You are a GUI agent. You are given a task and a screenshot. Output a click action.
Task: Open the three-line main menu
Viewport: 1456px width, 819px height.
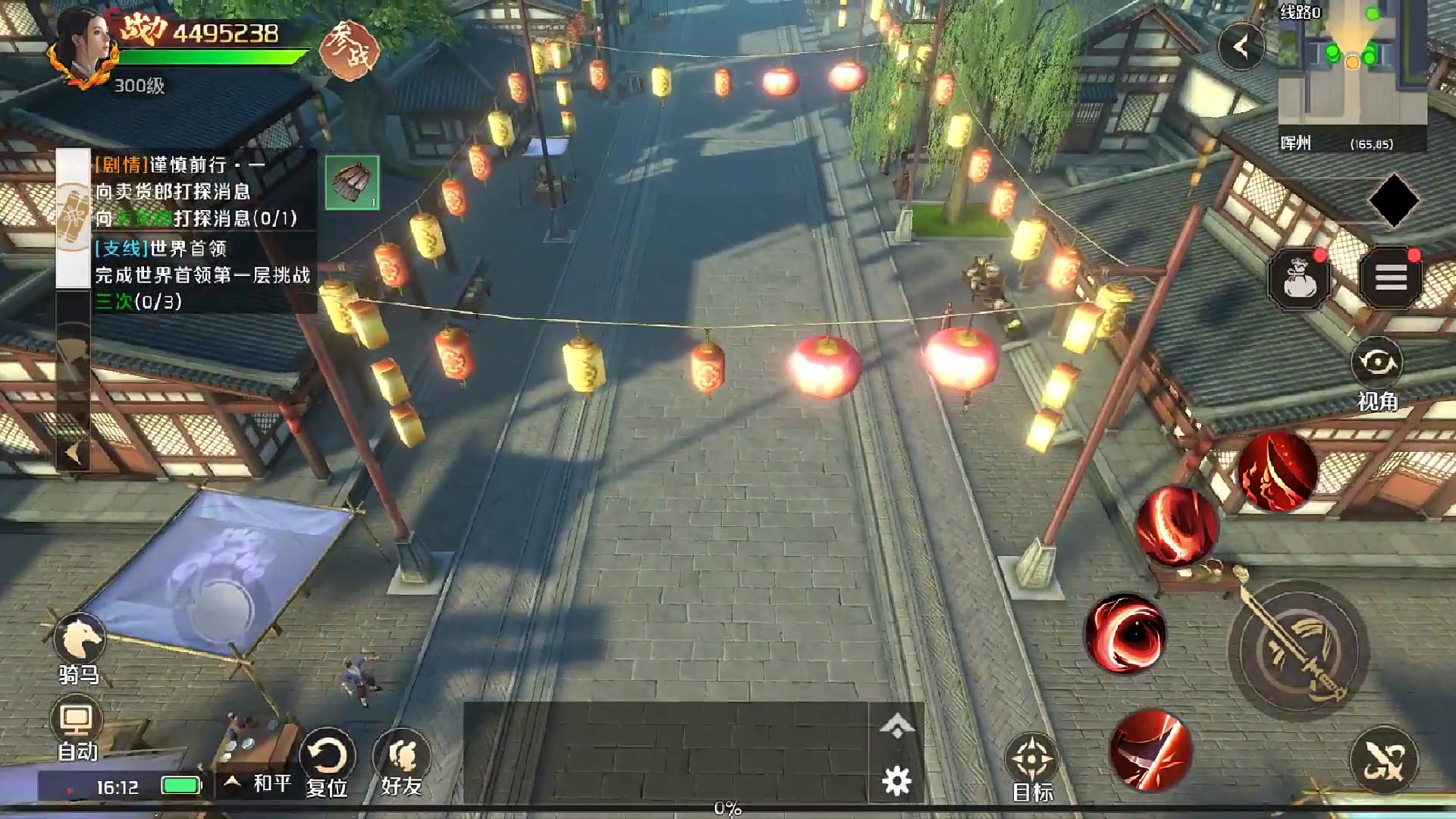[x=1391, y=278]
